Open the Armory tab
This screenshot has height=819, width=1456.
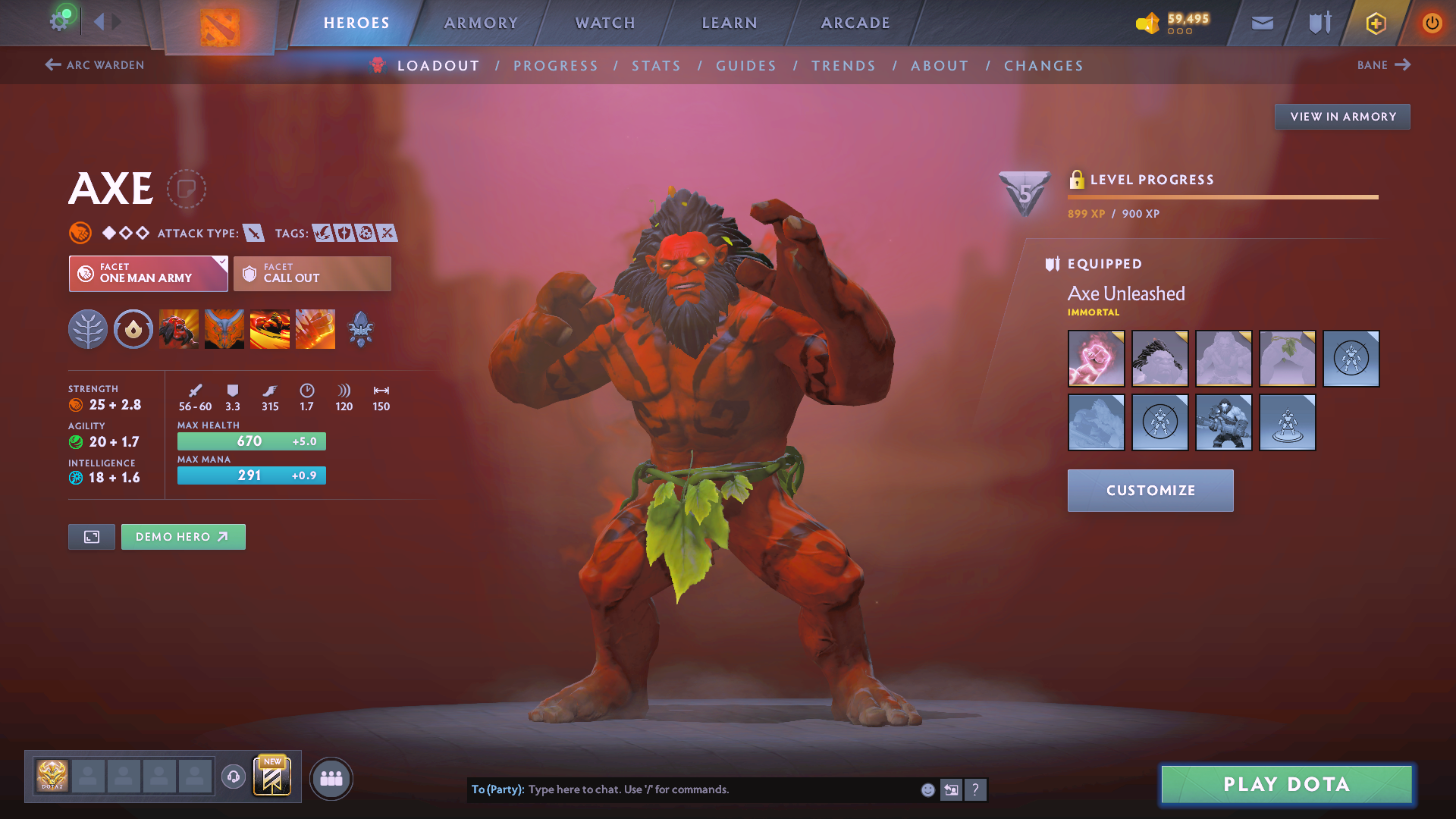481,23
